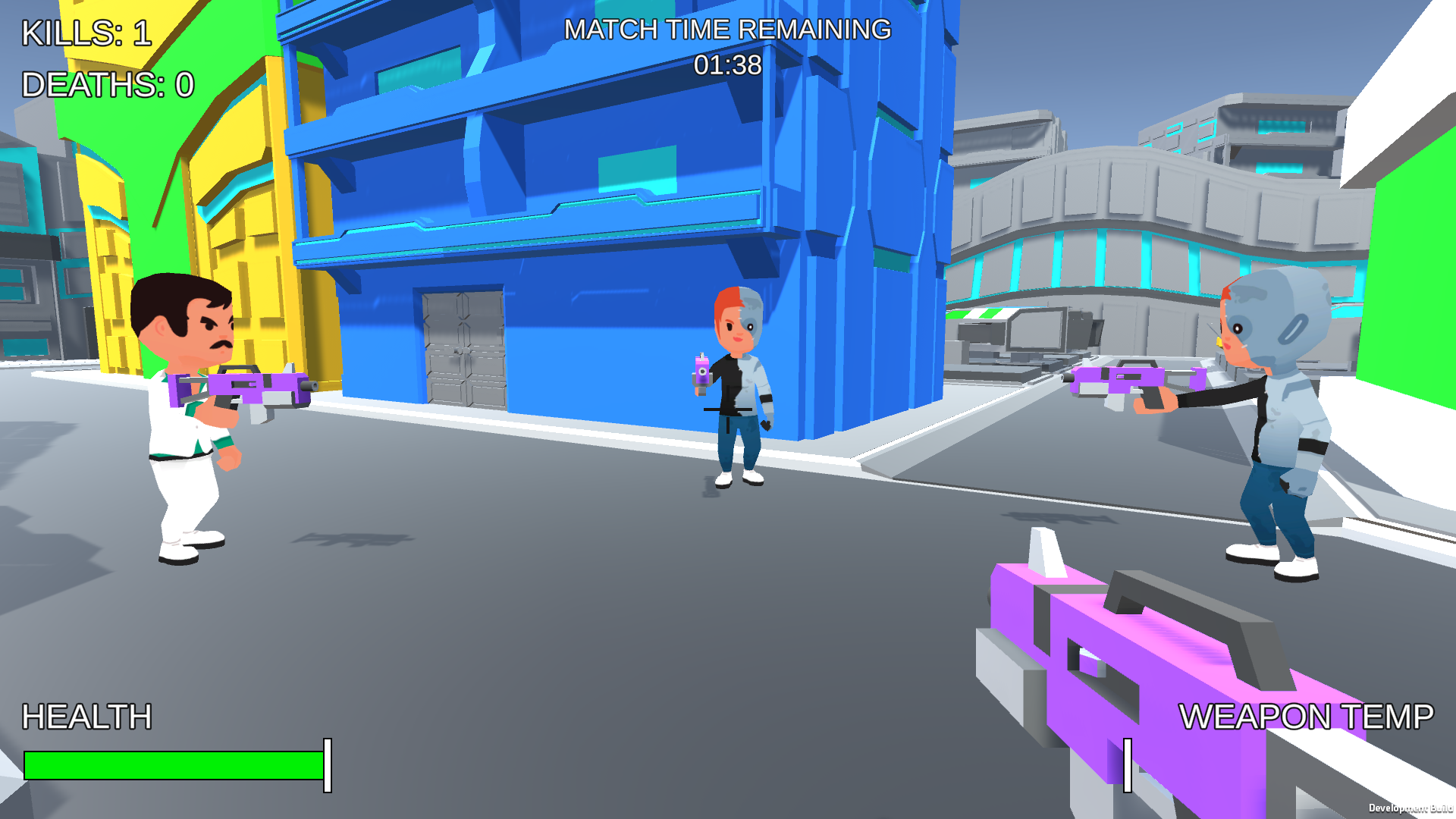Select the HEALTH label tab
1456x819 pixels.
(x=86, y=714)
